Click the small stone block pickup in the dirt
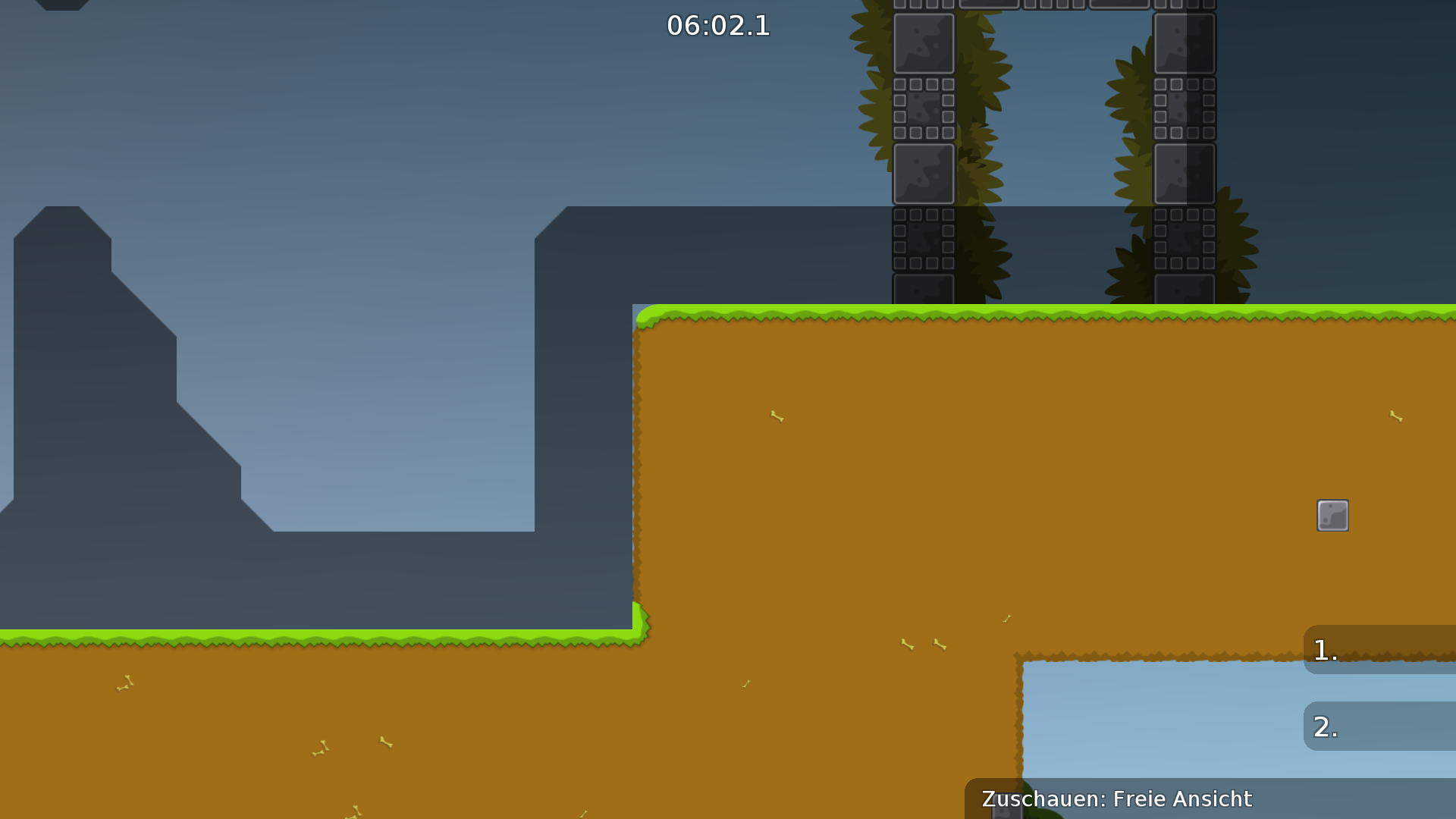Viewport: 1456px width, 819px height. (1332, 516)
